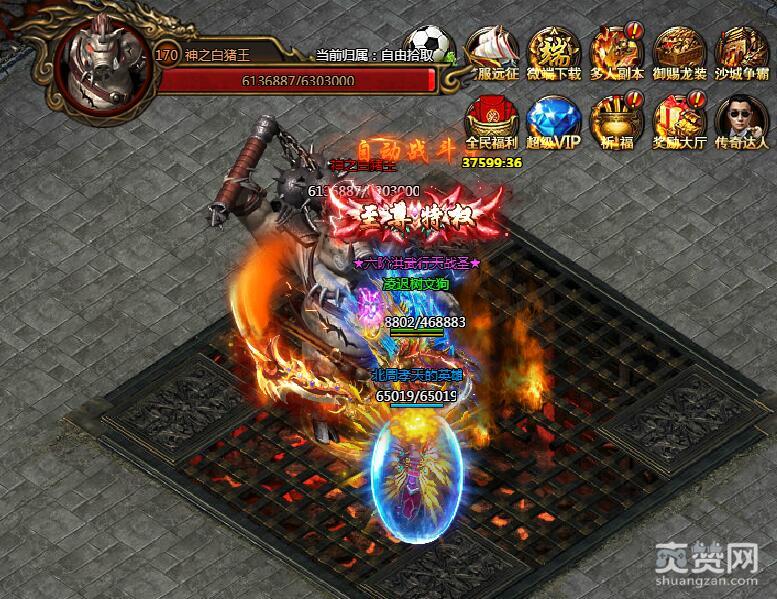Select the 祈福 blessing cauldron icon
Screen dimensions: 777x599
(x=616, y=117)
